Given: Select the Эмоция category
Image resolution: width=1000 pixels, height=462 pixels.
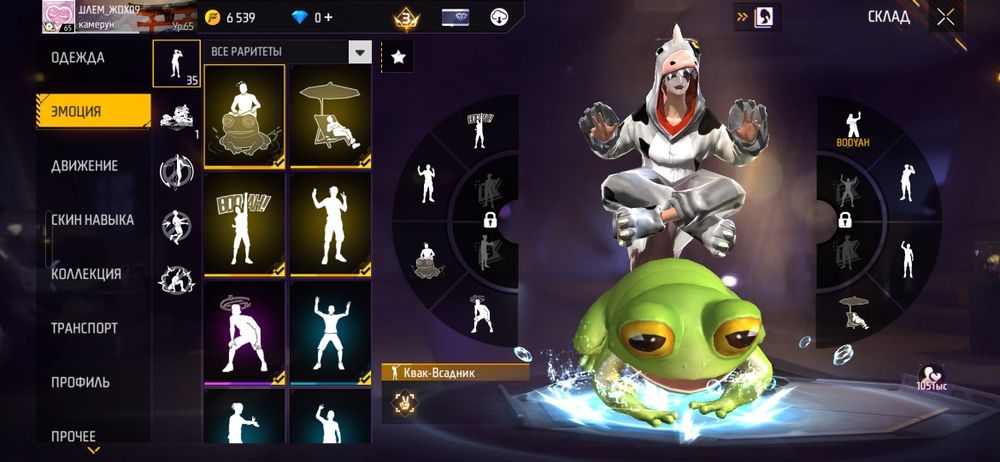Looking at the screenshot, I should tap(77, 111).
